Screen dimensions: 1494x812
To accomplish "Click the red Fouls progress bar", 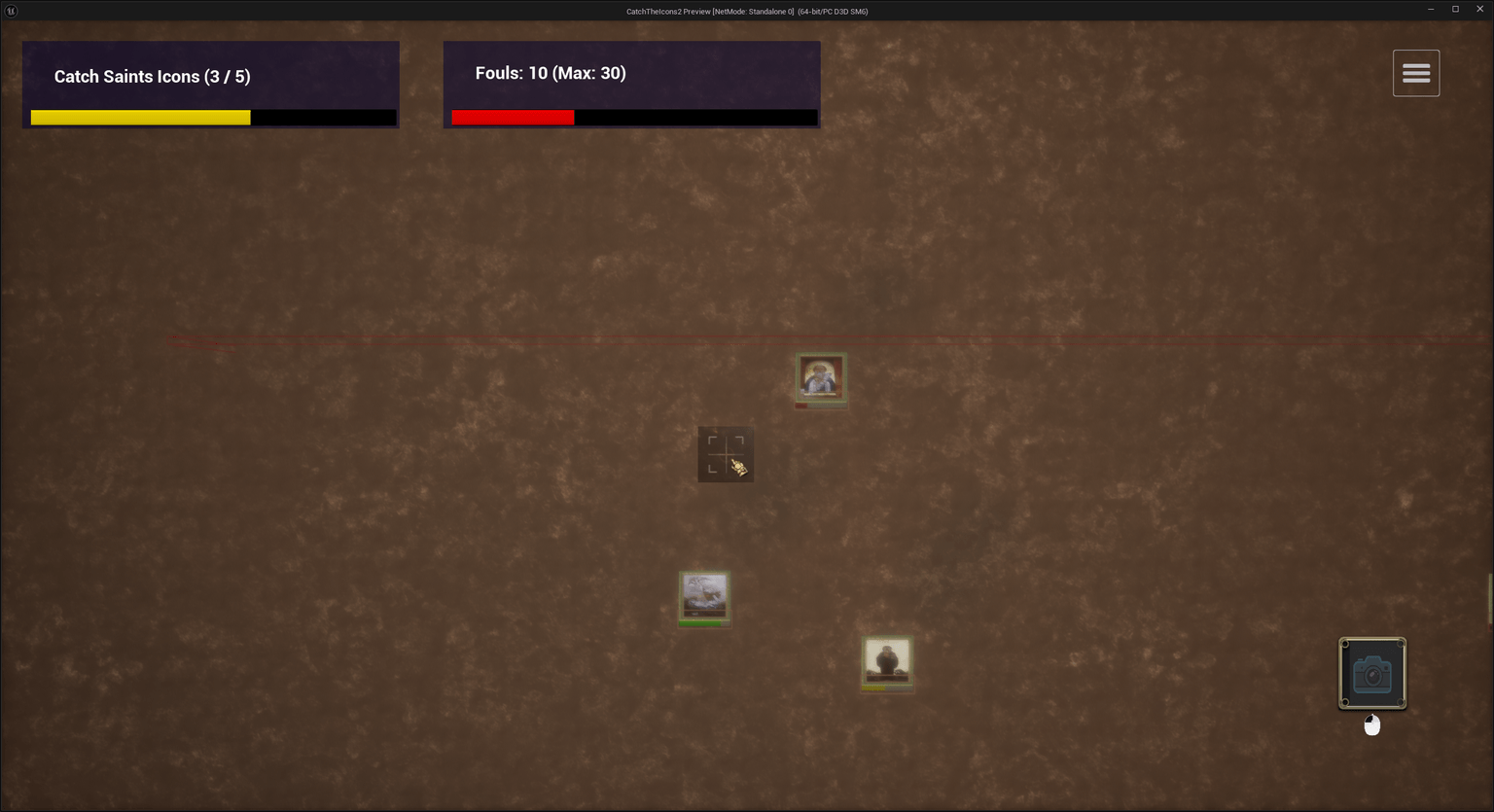I will [513, 117].
